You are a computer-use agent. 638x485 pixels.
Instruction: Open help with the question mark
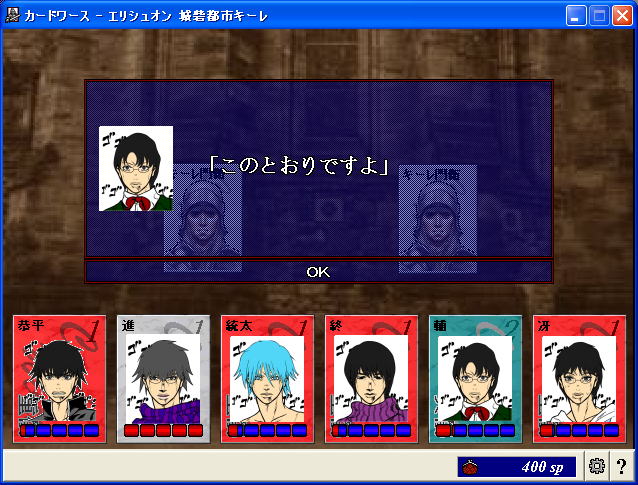622,466
